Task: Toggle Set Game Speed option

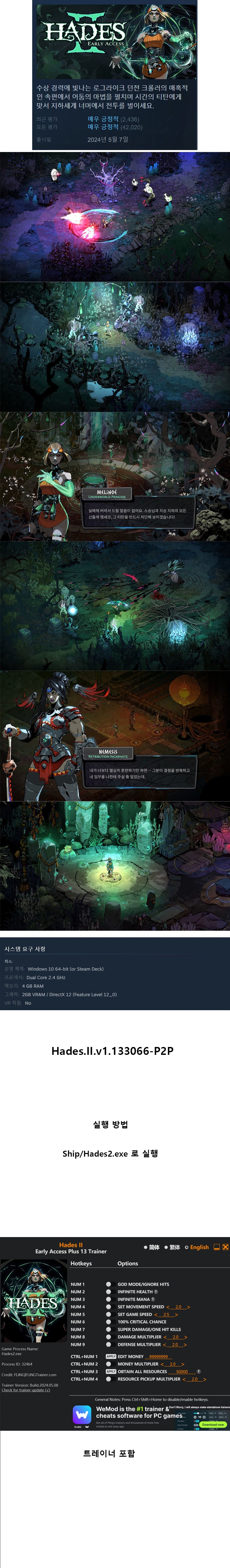Action: 108,1314
